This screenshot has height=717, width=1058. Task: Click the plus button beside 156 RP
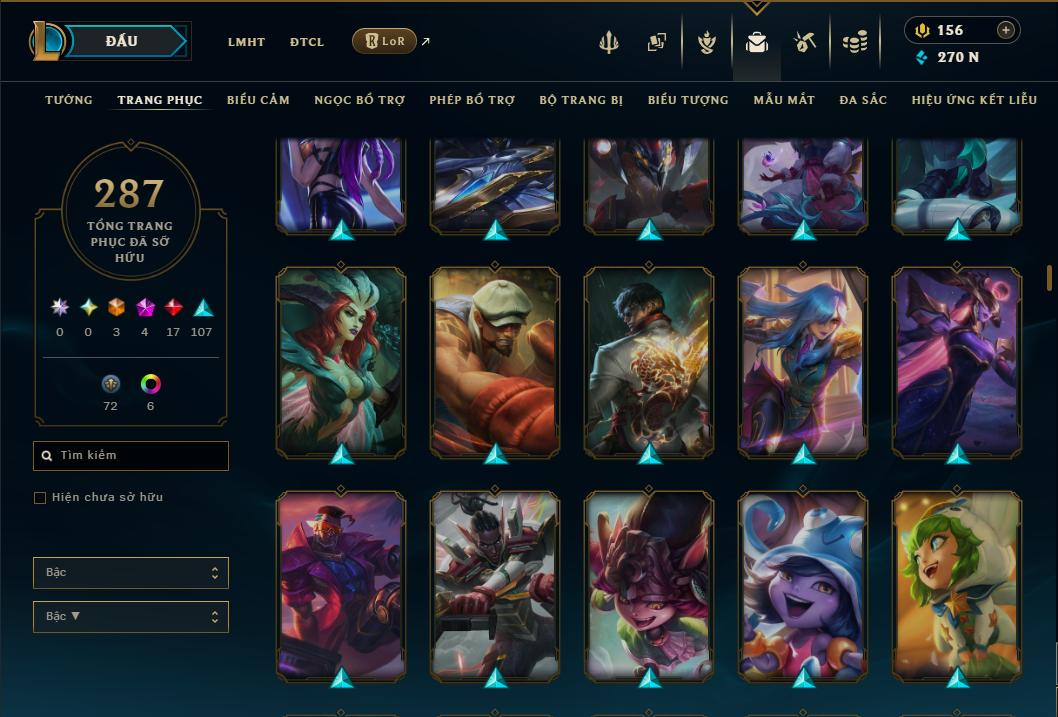pyautogui.click(x=1005, y=30)
